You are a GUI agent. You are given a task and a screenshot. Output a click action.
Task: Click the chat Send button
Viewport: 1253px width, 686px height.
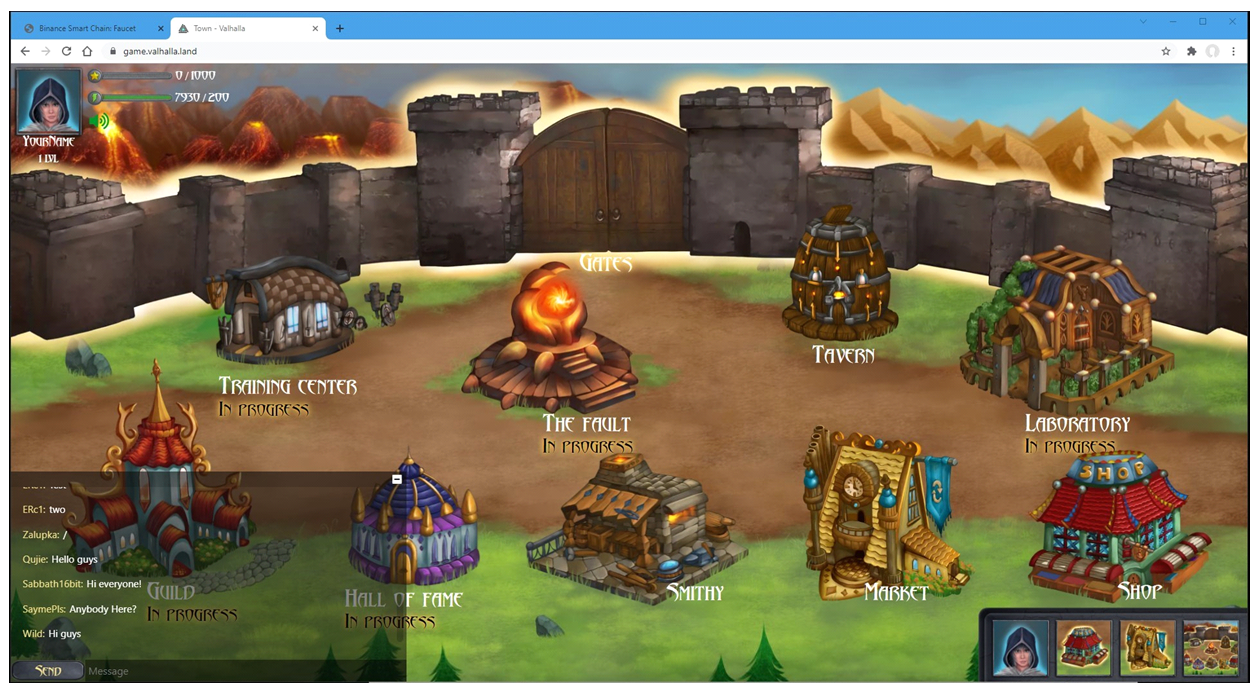(47, 671)
